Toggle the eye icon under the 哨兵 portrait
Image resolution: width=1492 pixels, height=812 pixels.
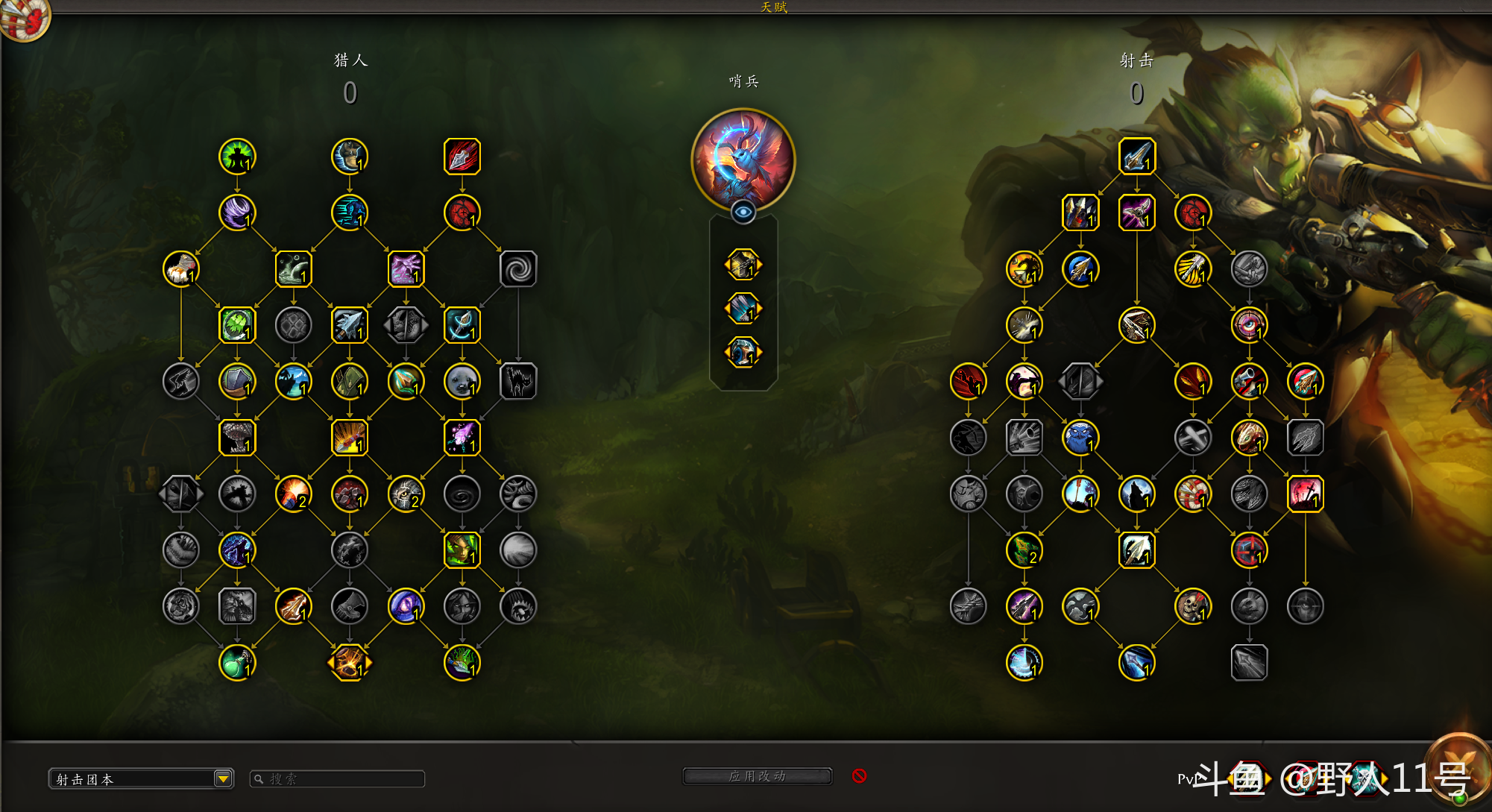pyautogui.click(x=743, y=213)
